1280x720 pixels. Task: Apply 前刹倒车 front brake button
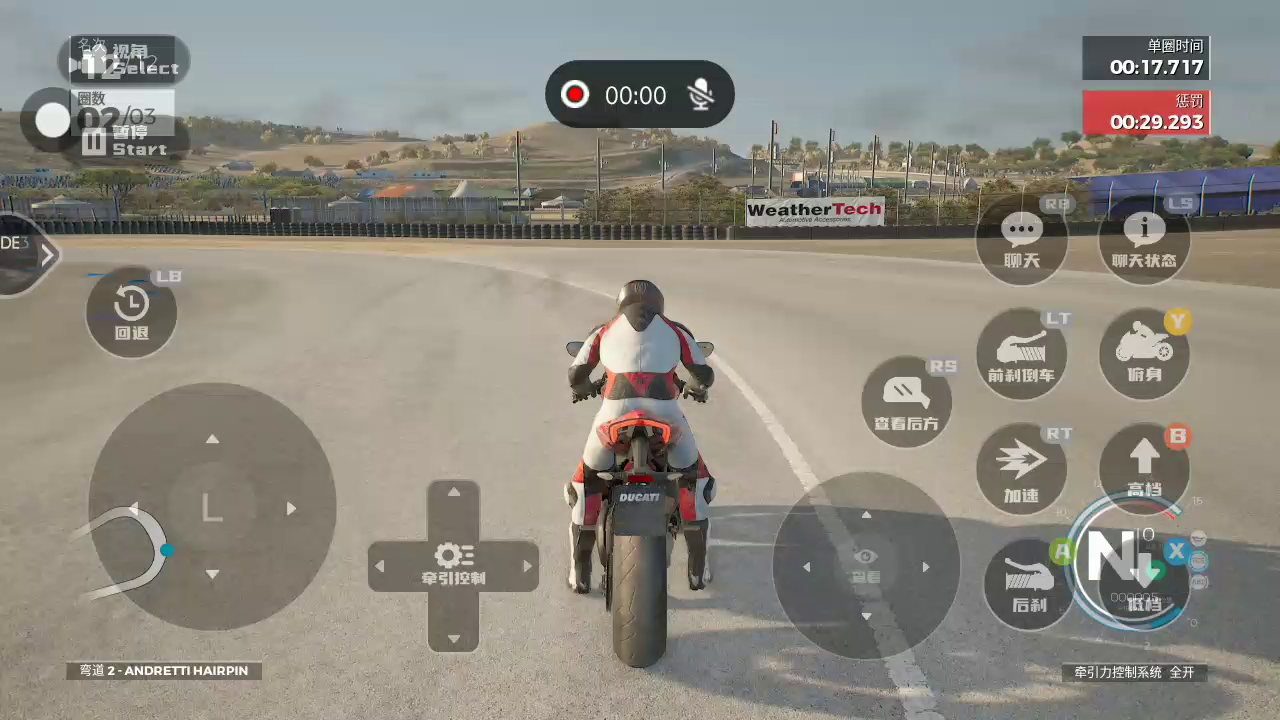coord(1021,354)
